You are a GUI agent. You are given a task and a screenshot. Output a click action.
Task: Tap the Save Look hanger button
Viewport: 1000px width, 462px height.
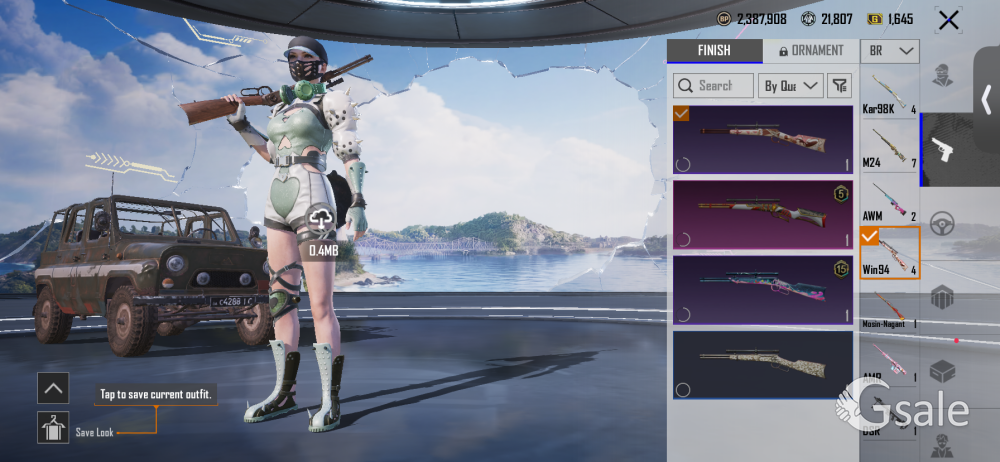click(x=53, y=427)
